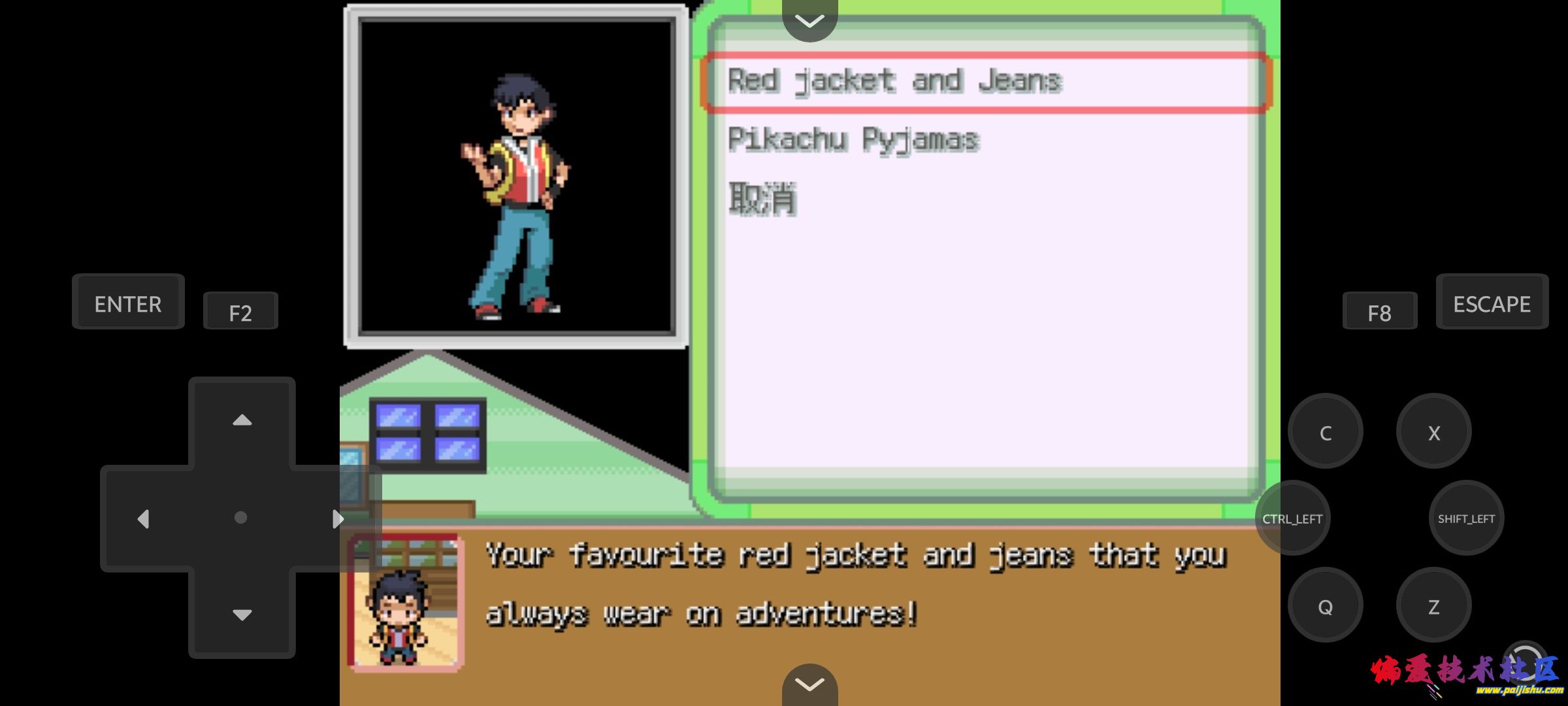Tap the round X button

coord(1433,432)
